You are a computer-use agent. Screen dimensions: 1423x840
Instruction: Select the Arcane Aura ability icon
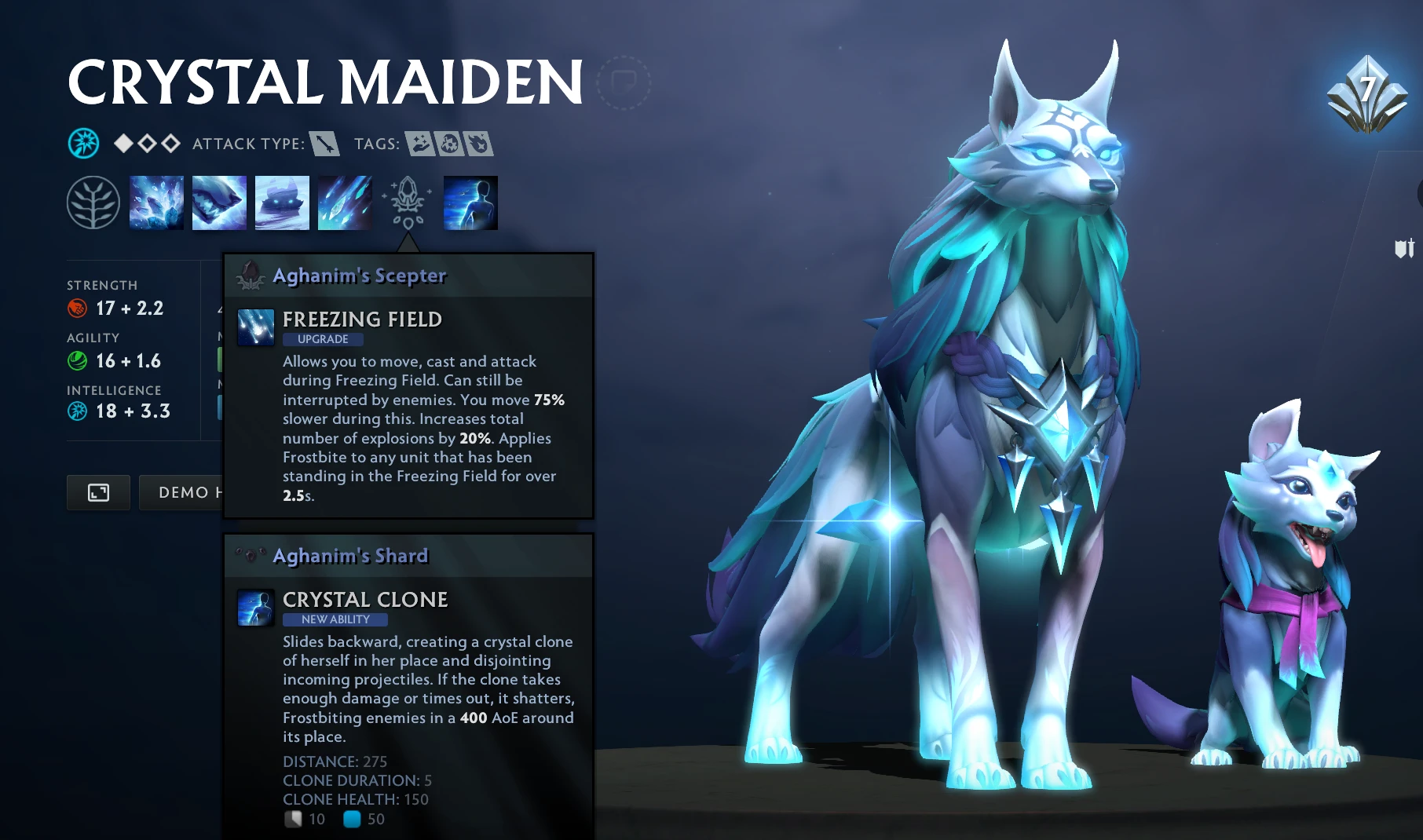[282, 203]
